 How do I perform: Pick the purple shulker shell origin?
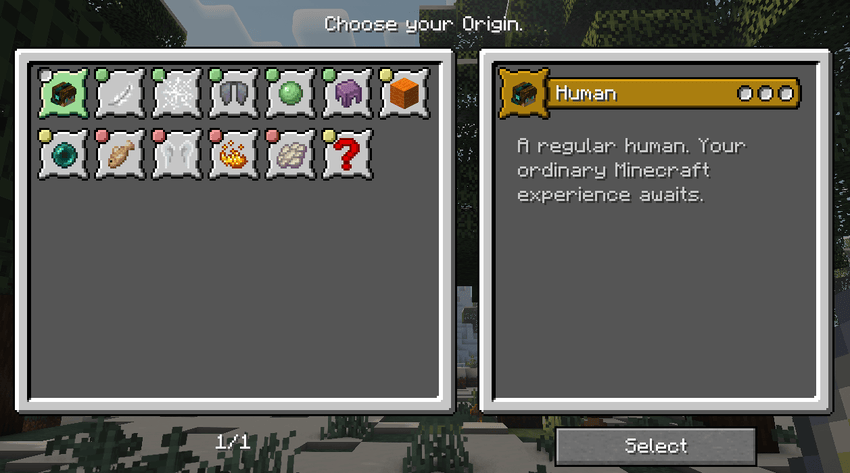[x=348, y=94]
